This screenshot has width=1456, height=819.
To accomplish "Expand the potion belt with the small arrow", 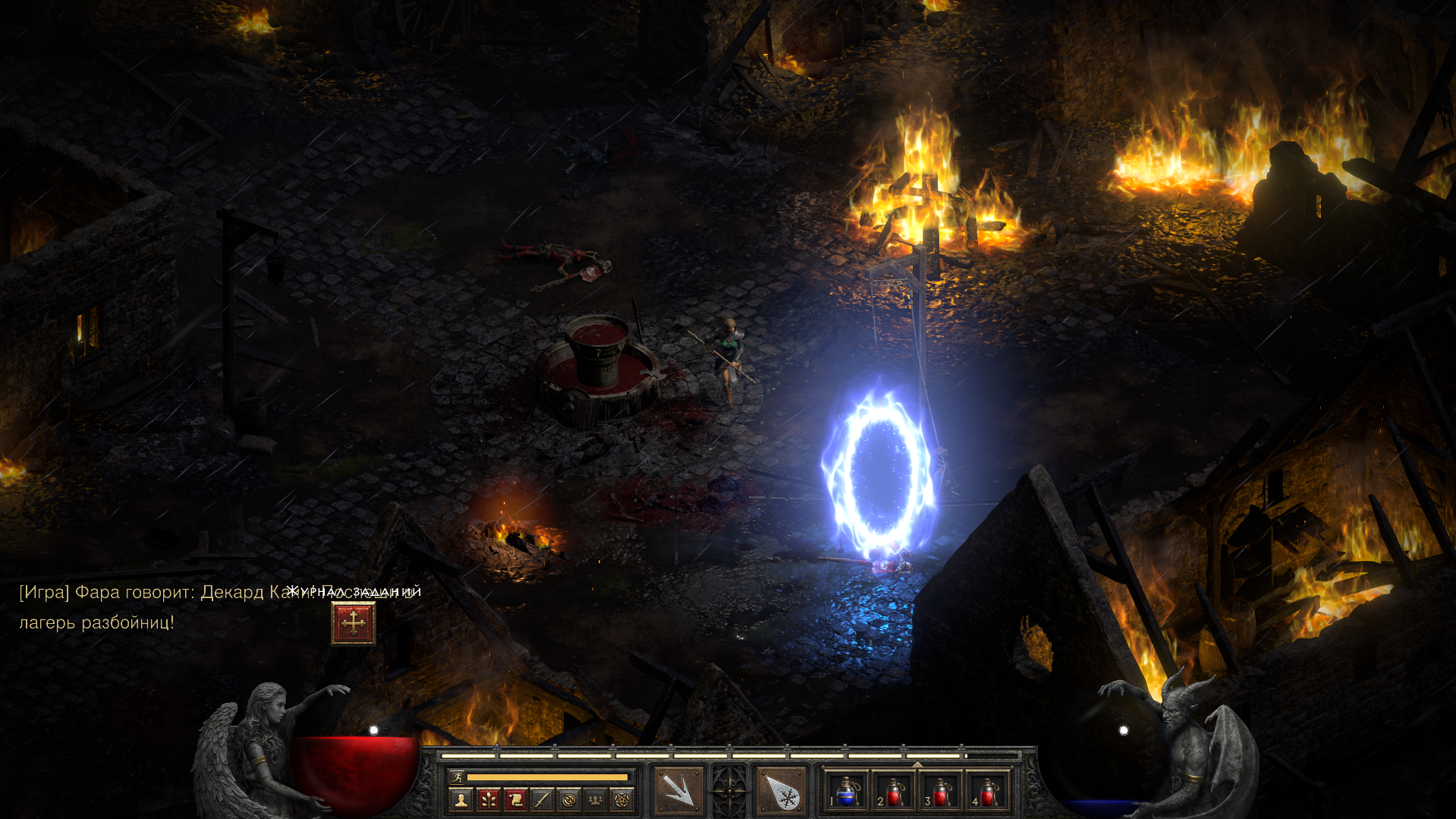I will tap(917, 764).
